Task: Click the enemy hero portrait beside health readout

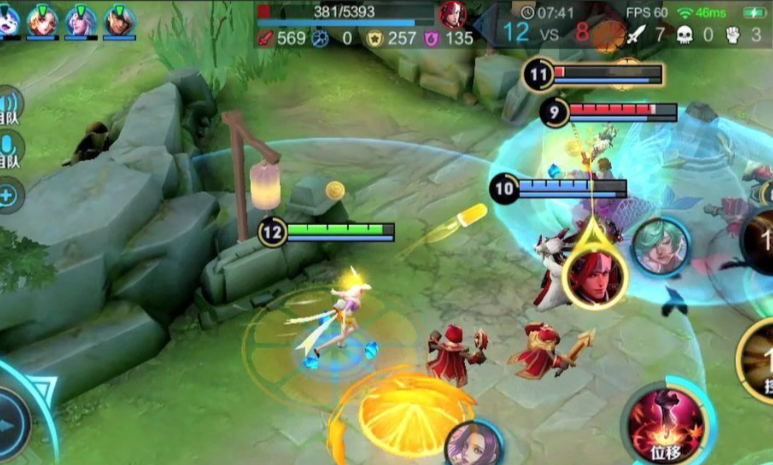Action: pyautogui.click(x=452, y=14)
